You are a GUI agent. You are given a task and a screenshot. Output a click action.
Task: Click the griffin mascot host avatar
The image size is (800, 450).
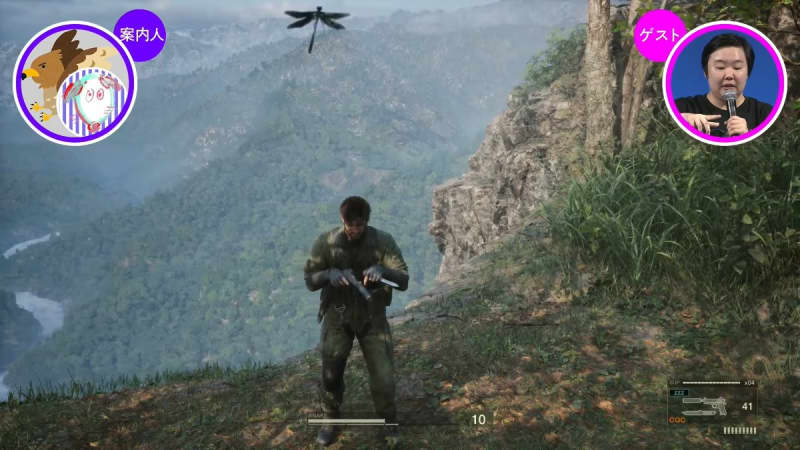click(74, 84)
